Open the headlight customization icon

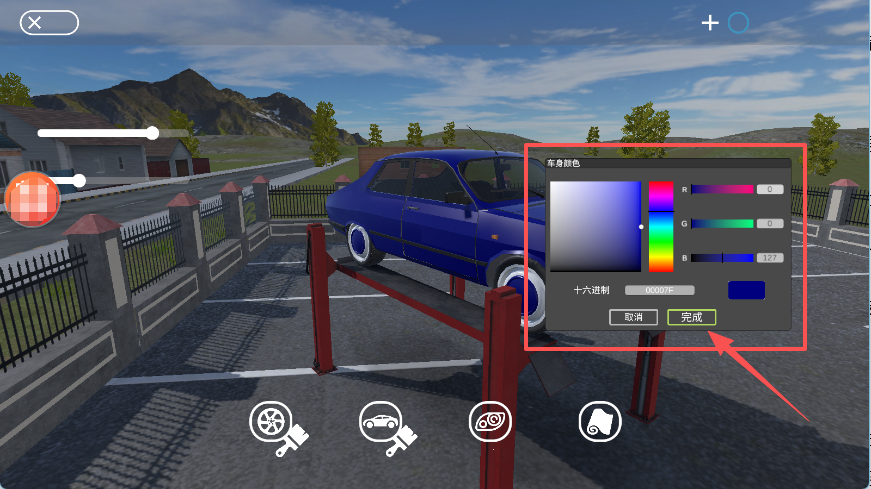tap(490, 422)
